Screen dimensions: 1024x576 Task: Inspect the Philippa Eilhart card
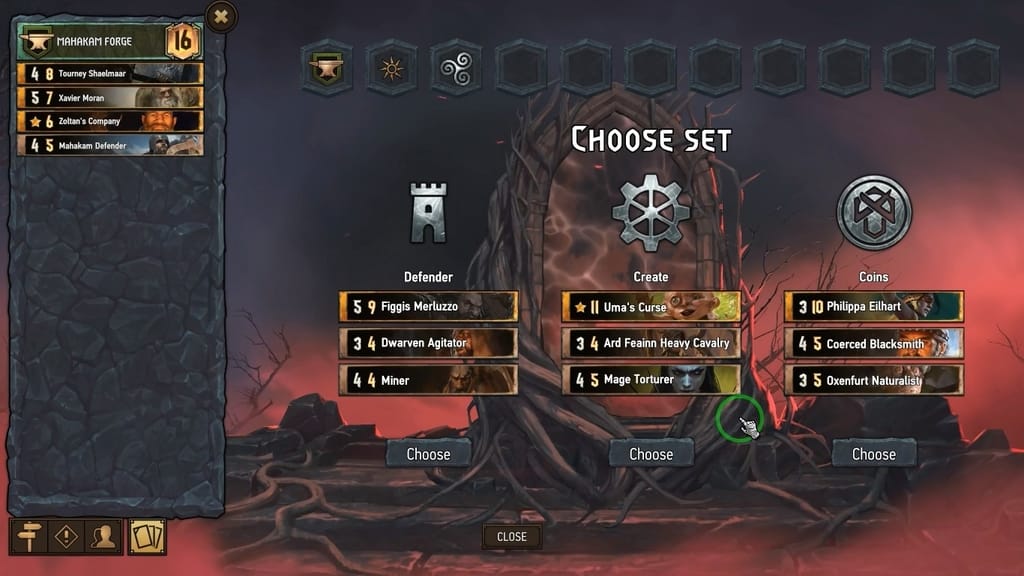coord(873,307)
